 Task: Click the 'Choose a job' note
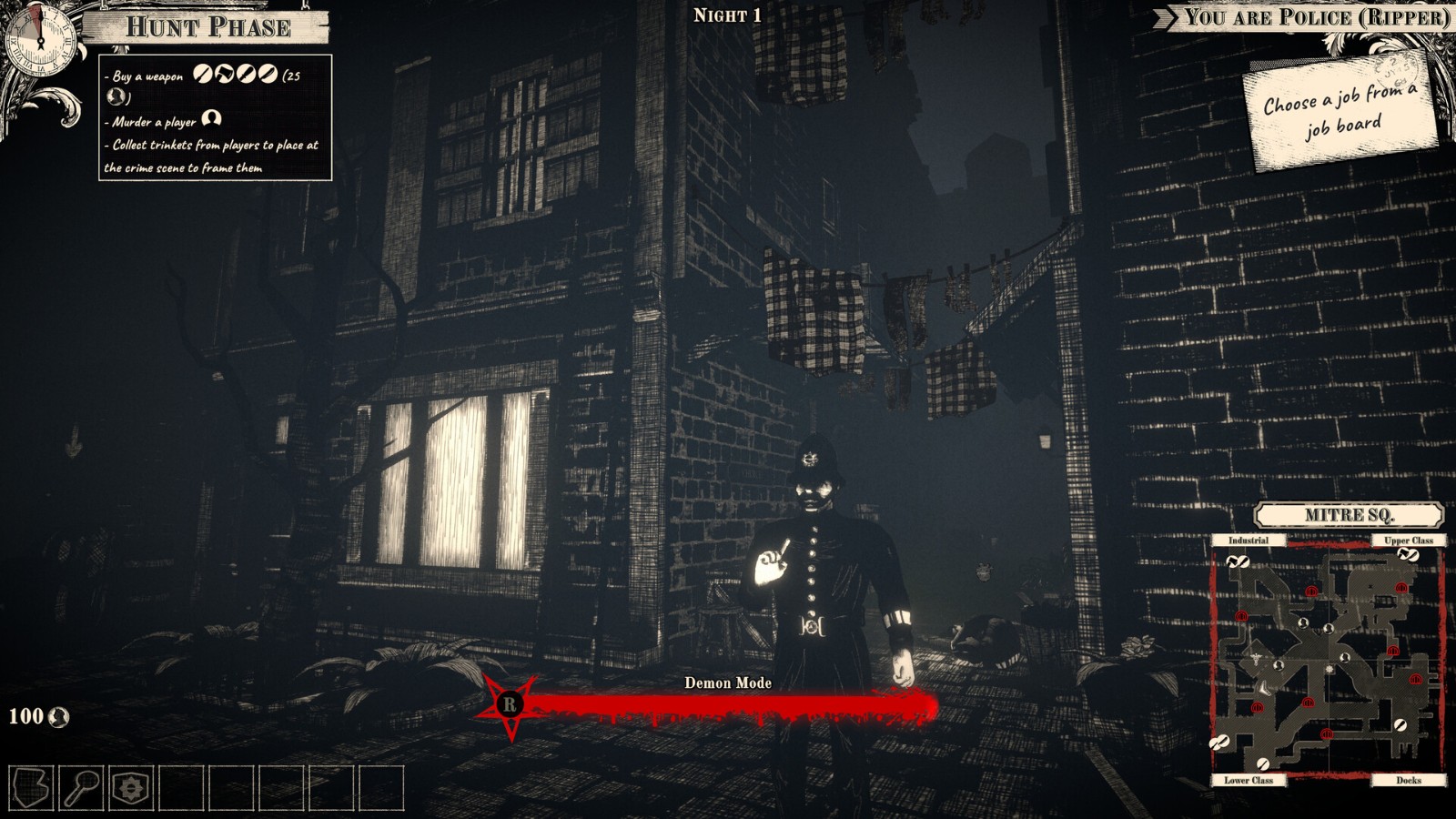tap(1340, 111)
